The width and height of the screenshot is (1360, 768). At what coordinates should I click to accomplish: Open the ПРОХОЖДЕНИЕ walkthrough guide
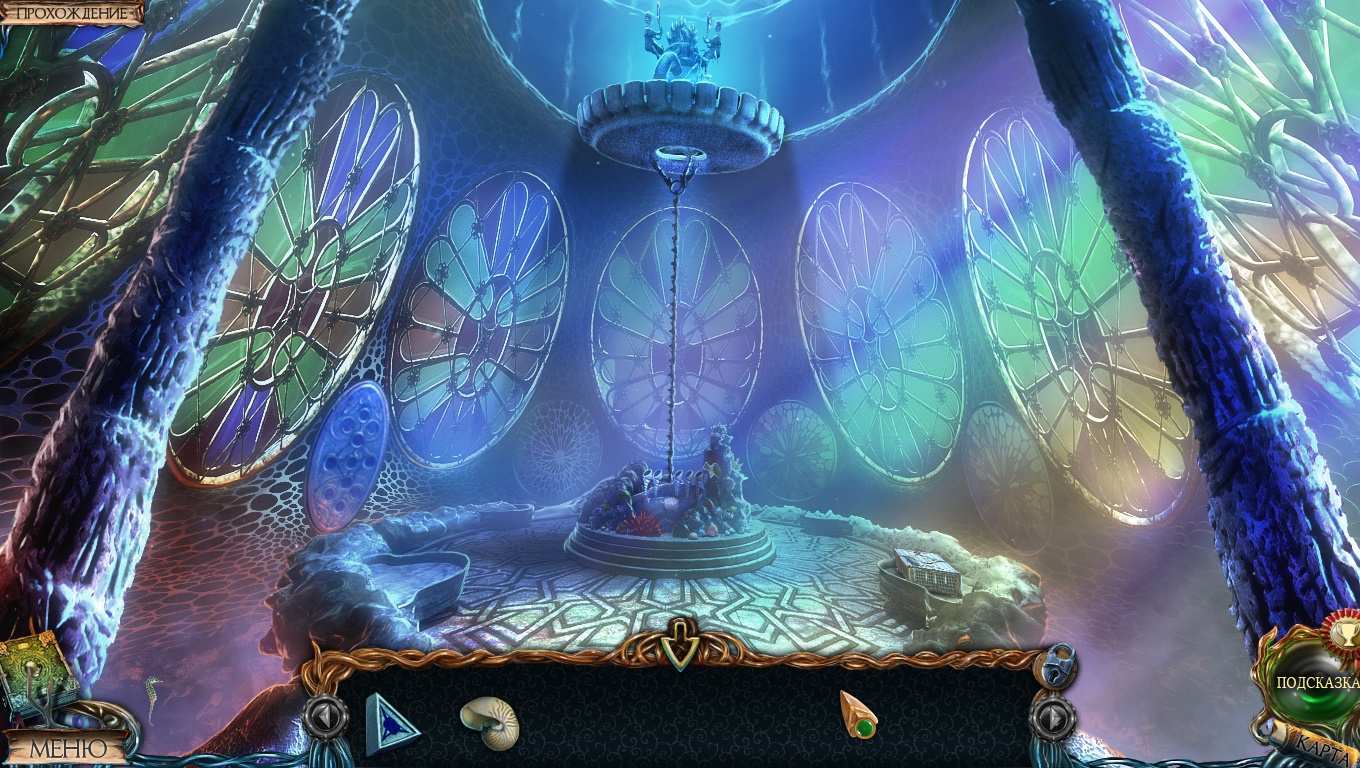pyautogui.click(x=72, y=13)
